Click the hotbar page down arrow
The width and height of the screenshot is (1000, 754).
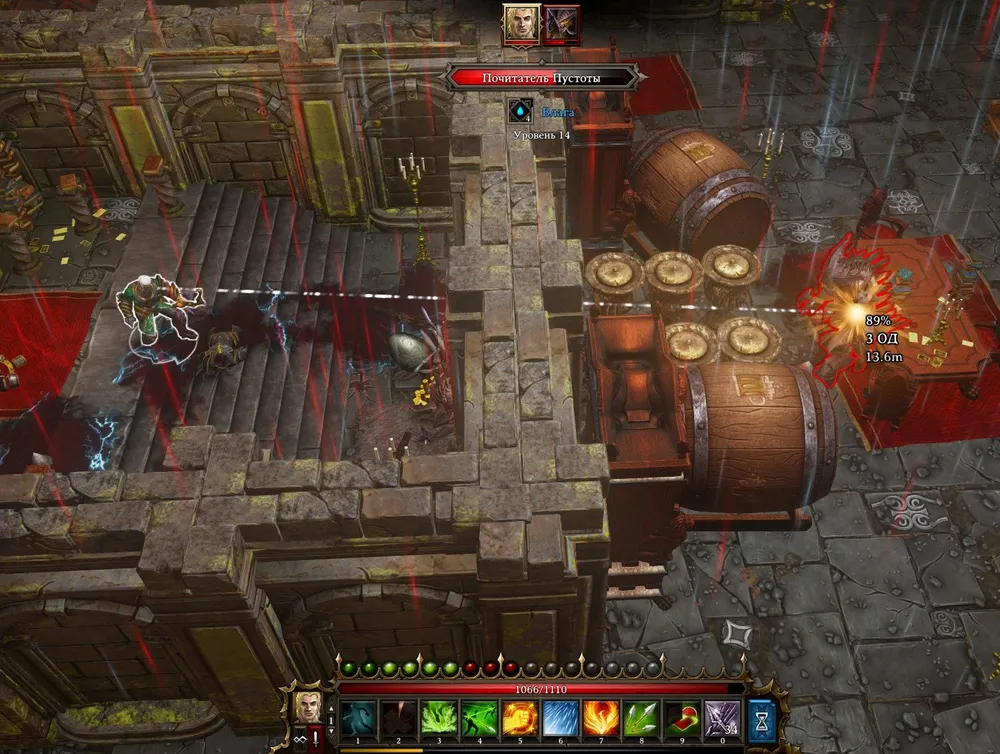[x=332, y=731]
